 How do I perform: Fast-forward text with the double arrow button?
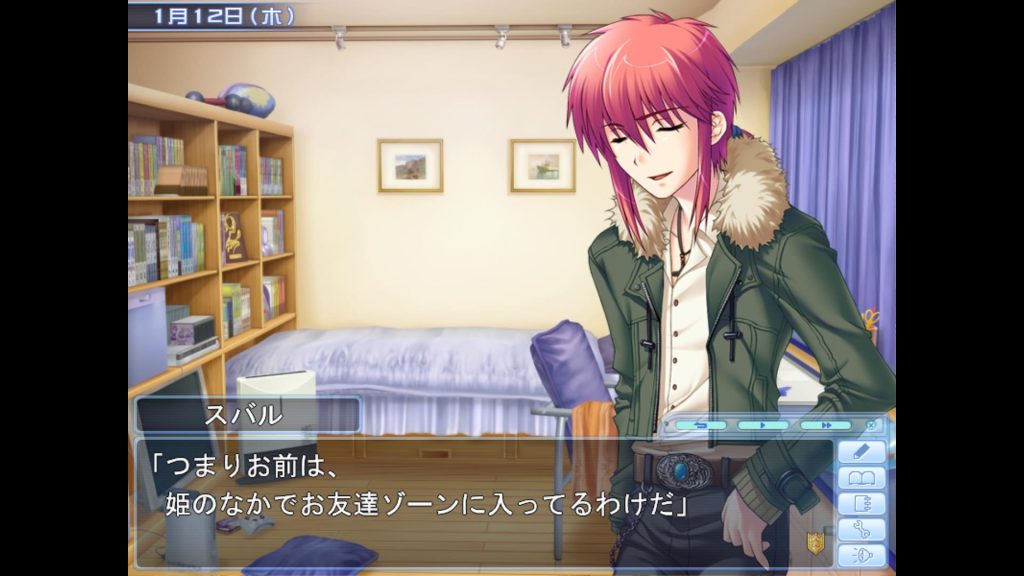[x=825, y=425]
